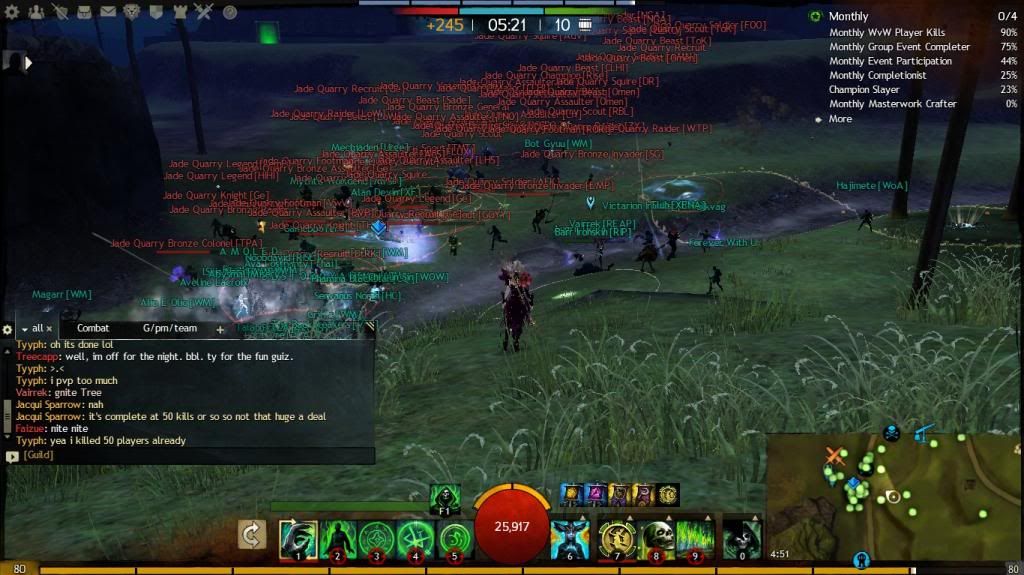1024x575 pixels.
Task: Open the Black Lion trading post
Action: click(x=133, y=12)
